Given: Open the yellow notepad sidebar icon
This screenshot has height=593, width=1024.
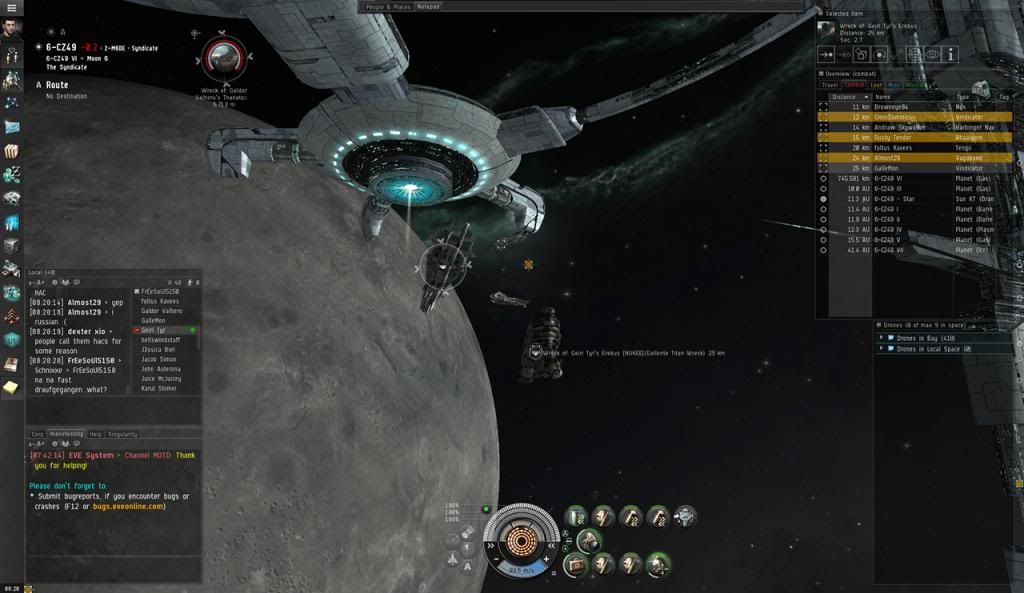Looking at the screenshot, I should [11, 386].
